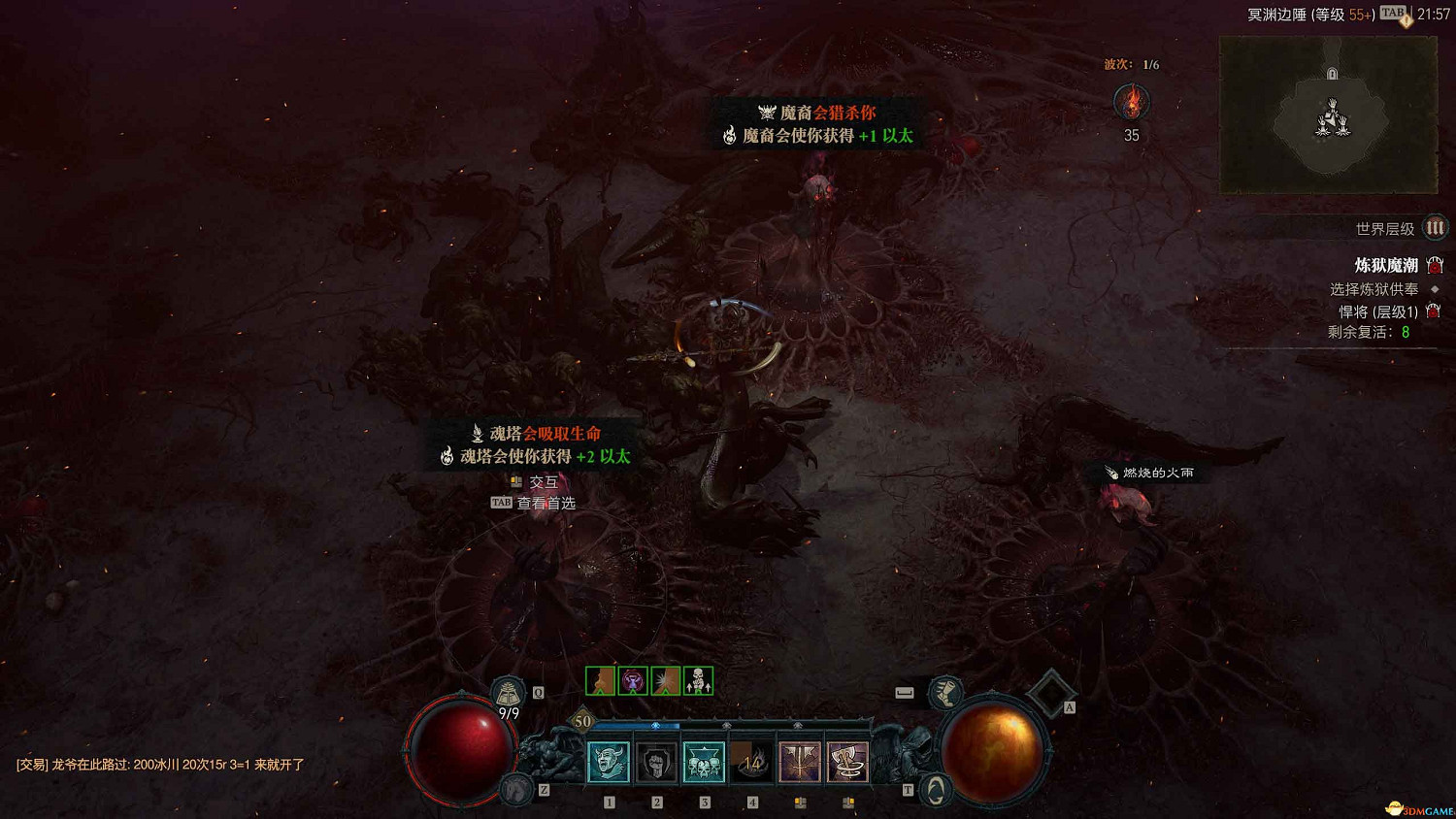This screenshot has width=1456, height=819.
Task: Trigger the triple-skull skill on slot 3
Action: tap(703, 763)
